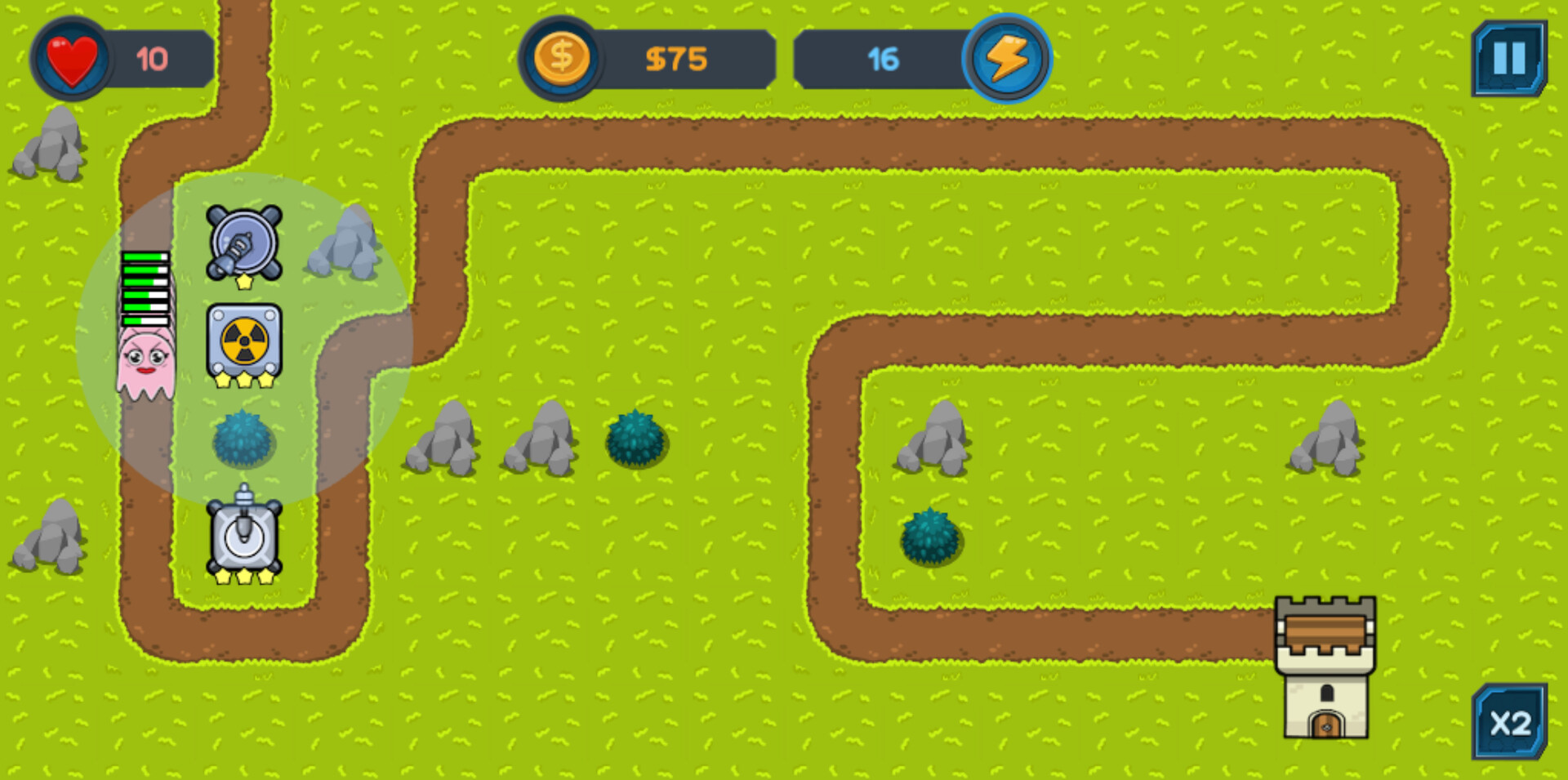
Task: Click the three stars below the nuclear tower
Action: point(243,380)
